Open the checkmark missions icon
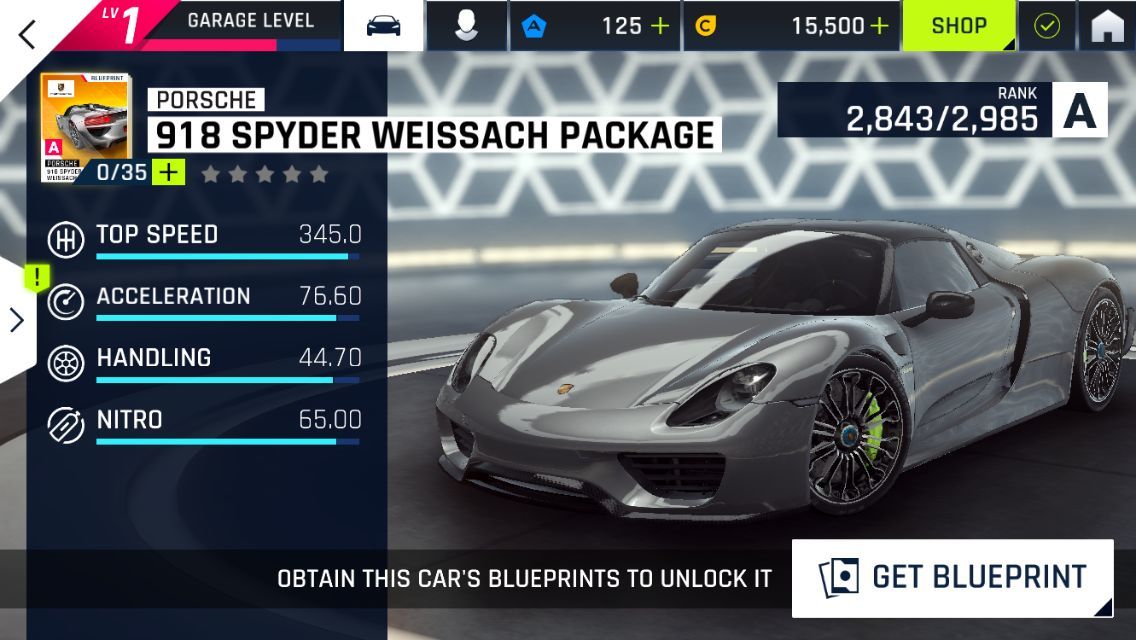Image resolution: width=1136 pixels, height=640 pixels. coord(1046,26)
